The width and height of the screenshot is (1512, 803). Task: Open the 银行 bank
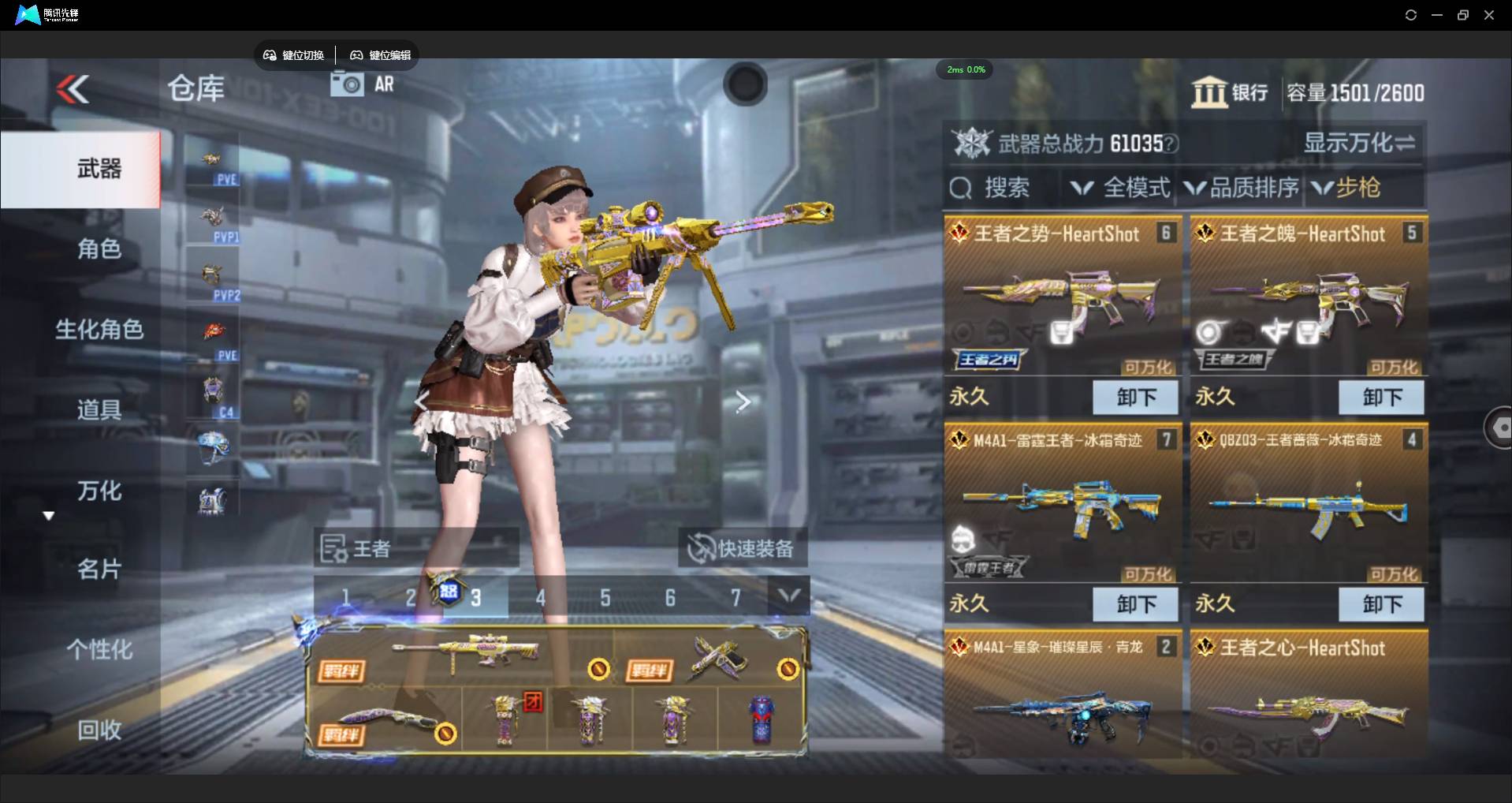point(1230,93)
